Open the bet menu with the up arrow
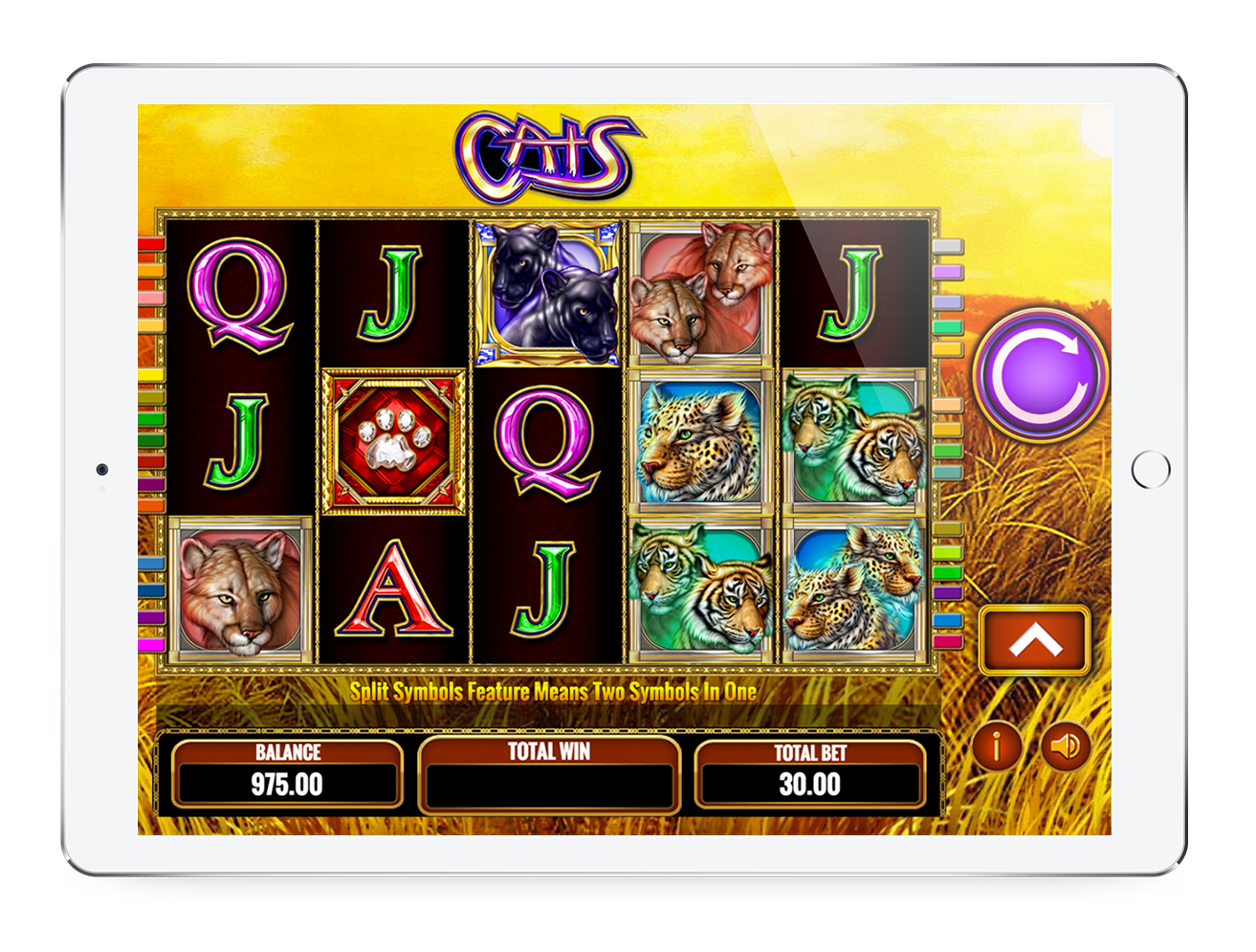Image resolution: width=1256 pixels, height=952 pixels. point(1034,640)
